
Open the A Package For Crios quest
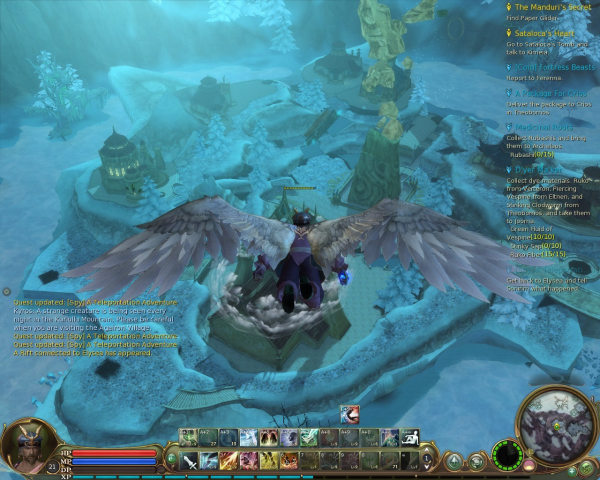tap(552, 93)
